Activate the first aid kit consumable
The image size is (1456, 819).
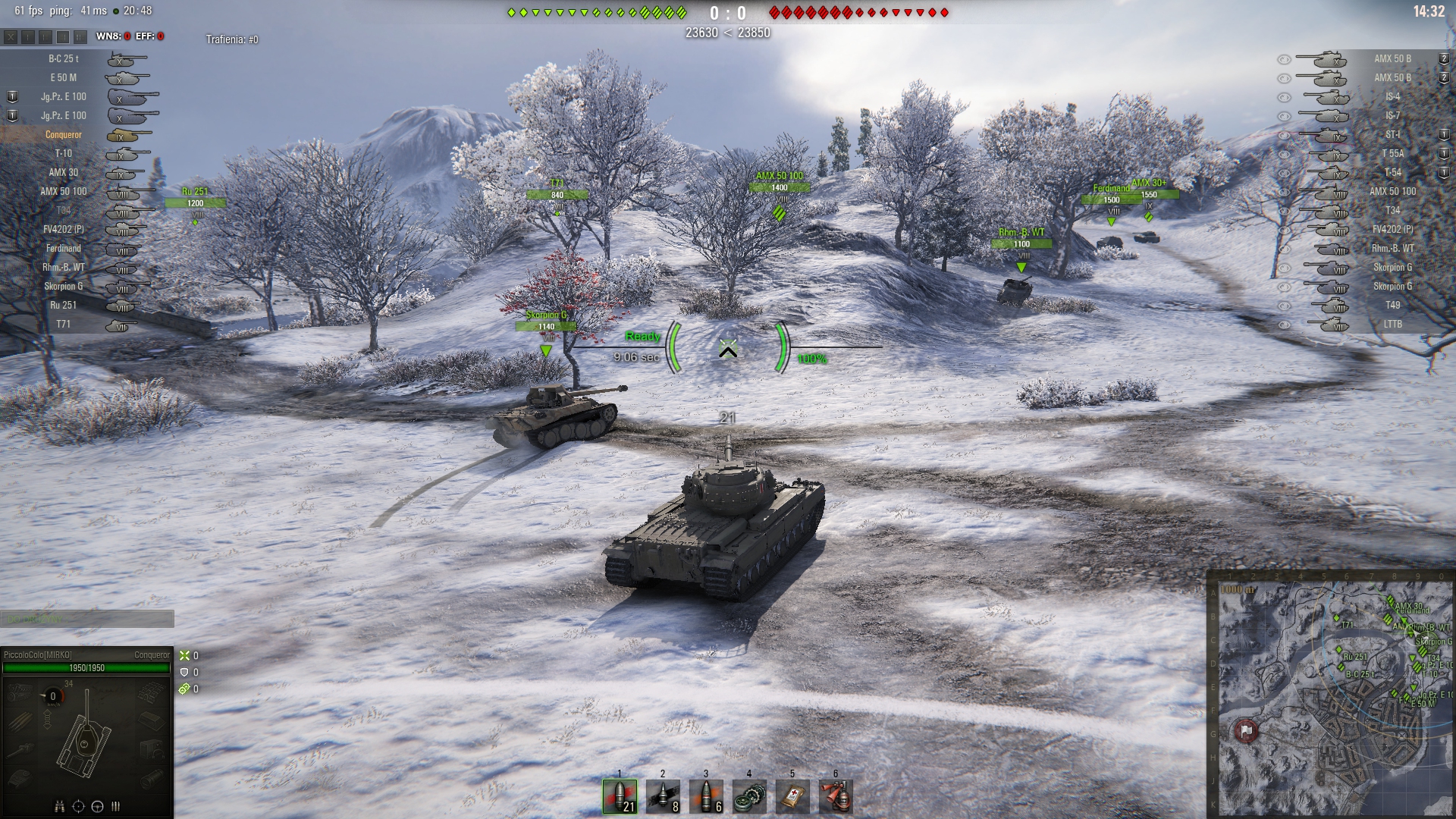pos(792,796)
